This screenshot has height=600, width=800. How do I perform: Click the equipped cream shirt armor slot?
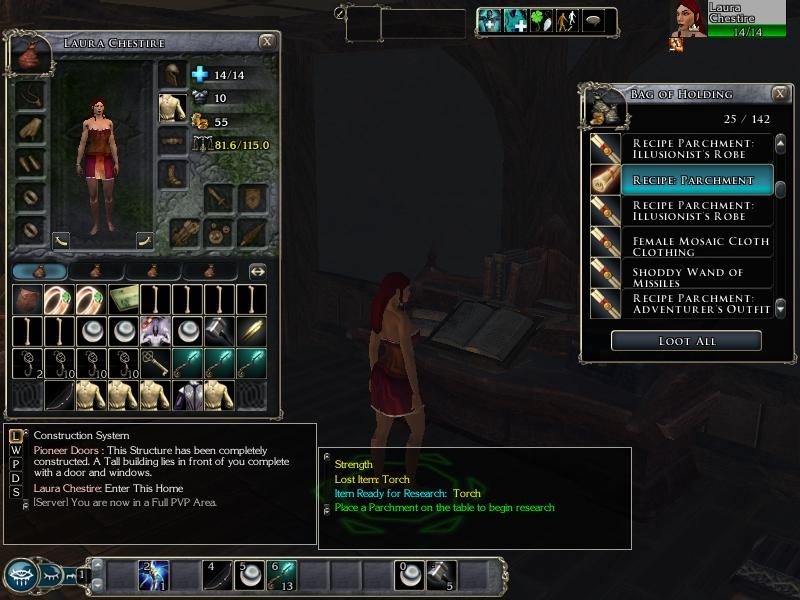click(172, 108)
